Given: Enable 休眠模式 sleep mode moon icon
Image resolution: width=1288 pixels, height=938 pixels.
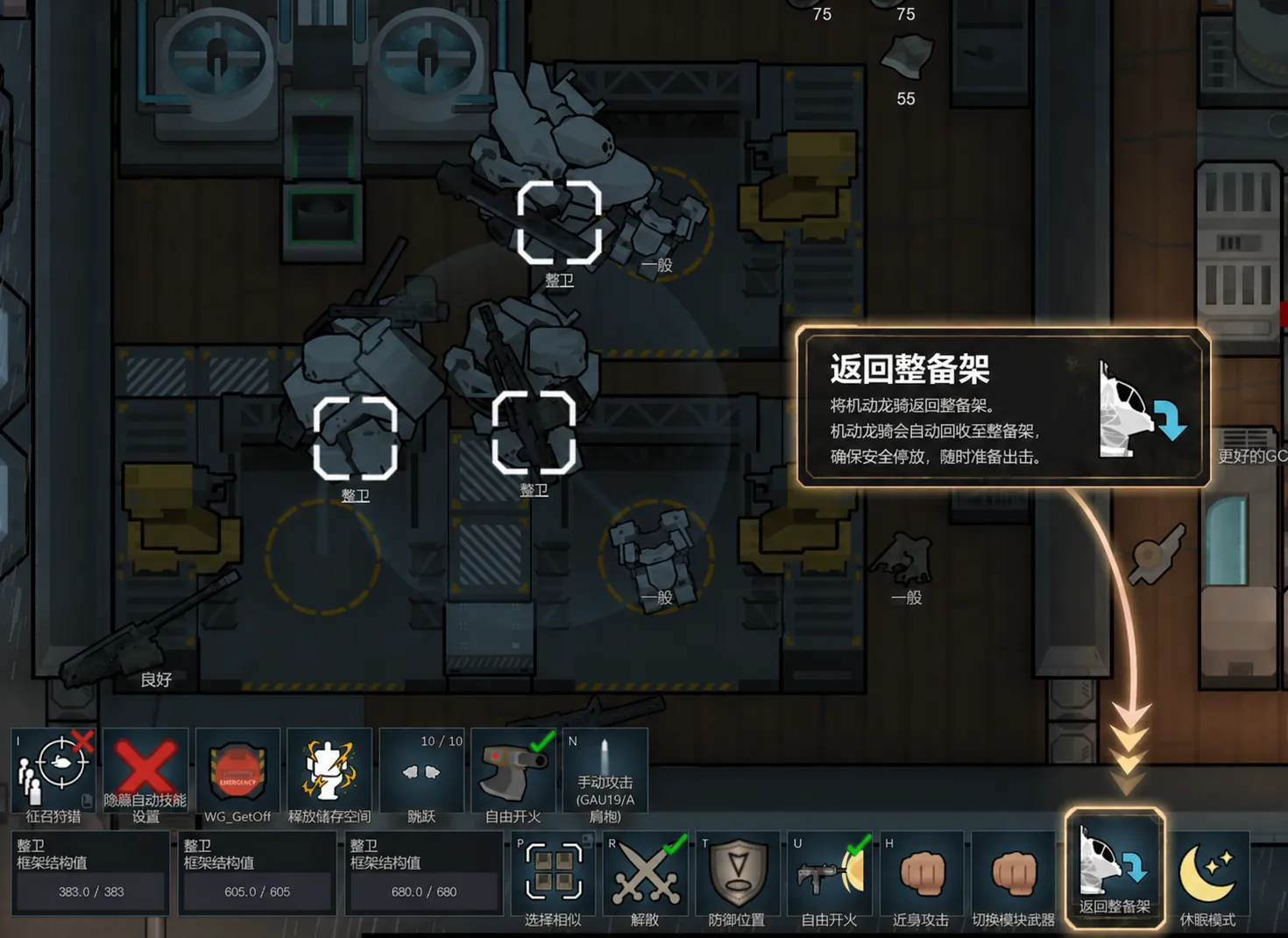Looking at the screenshot, I should coord(1207,877).
